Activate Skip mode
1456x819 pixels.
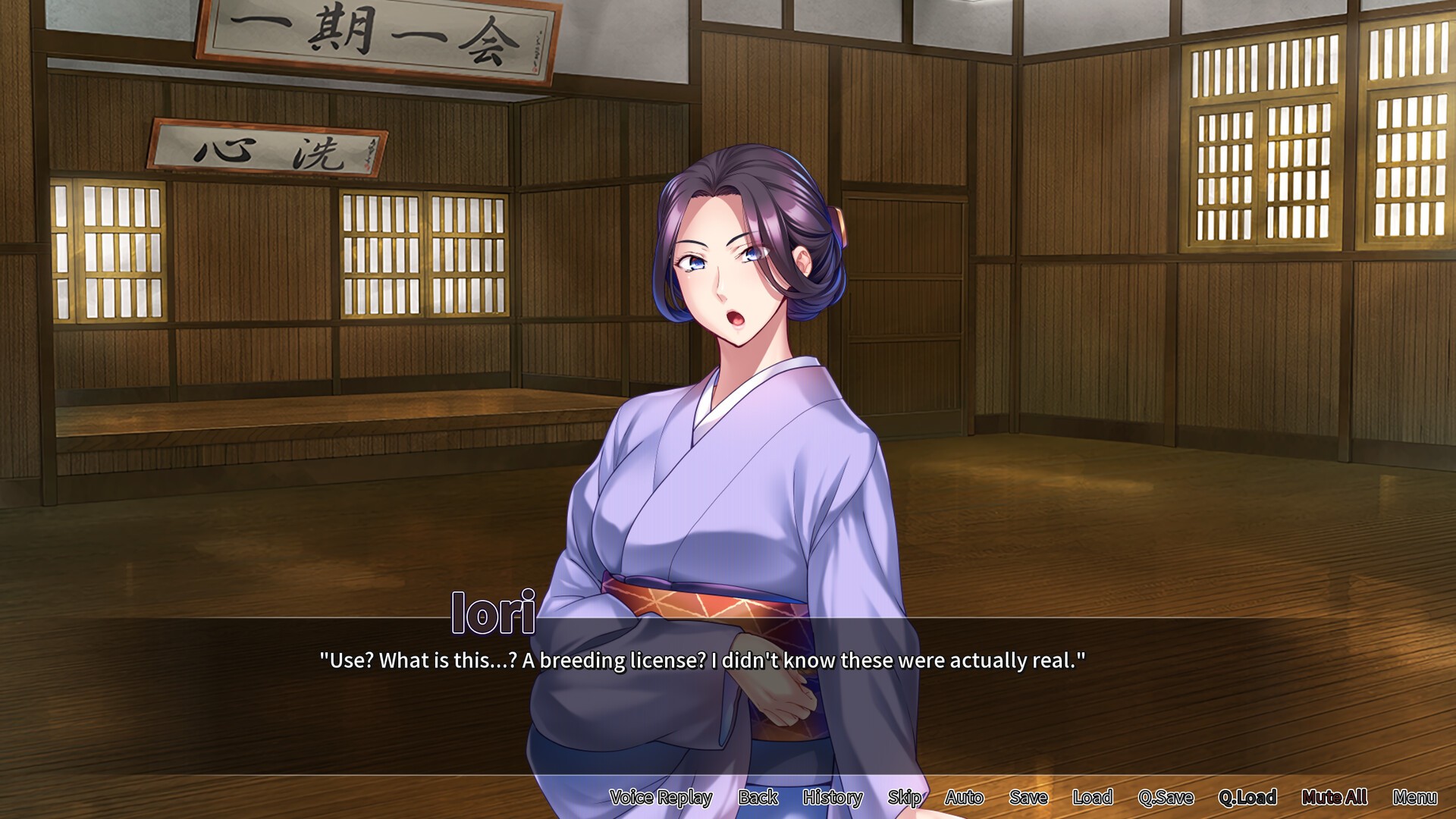pyautogui.click(x=904, y=797)
